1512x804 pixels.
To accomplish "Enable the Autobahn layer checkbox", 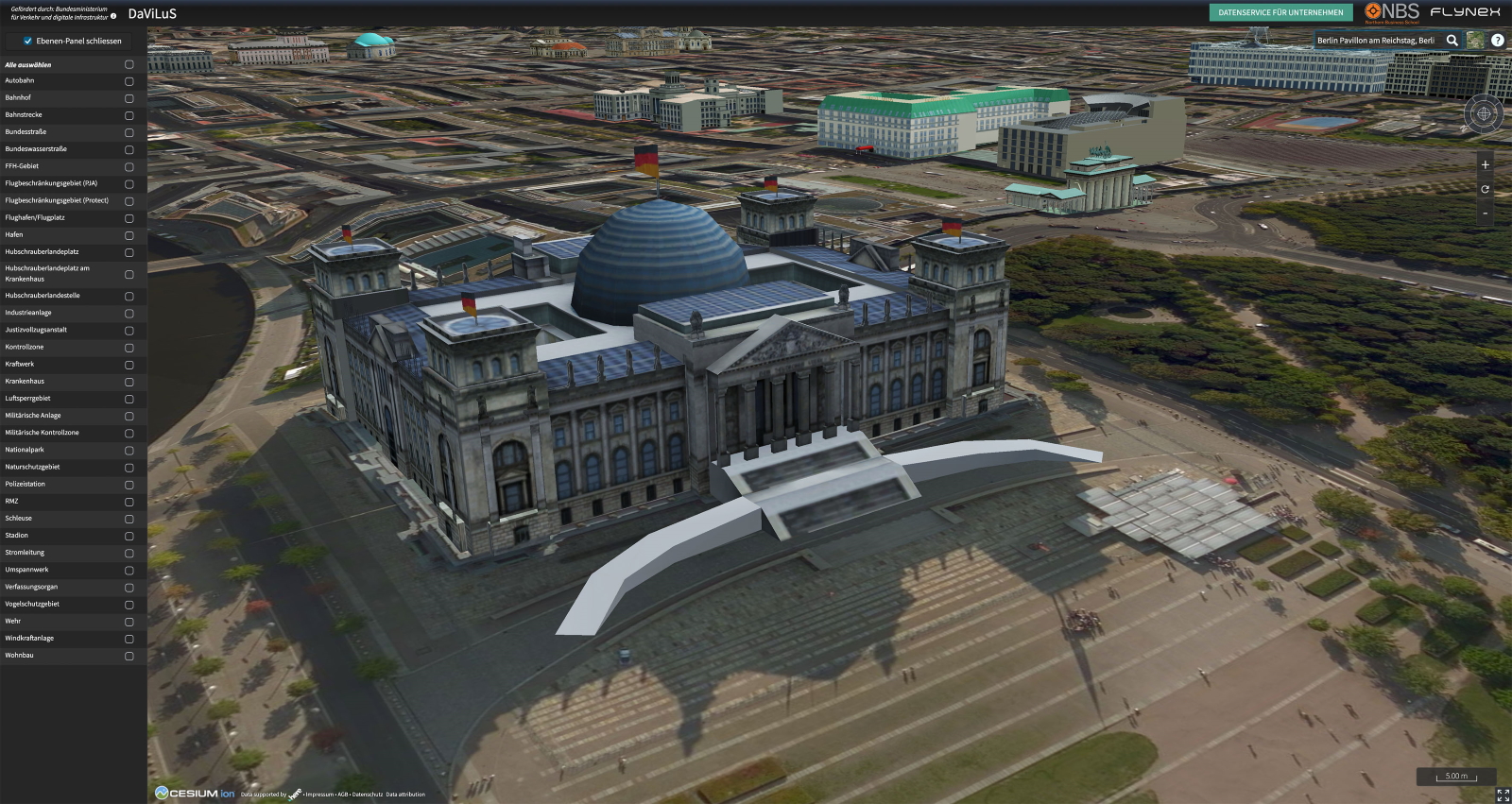I will coord(129,81).
